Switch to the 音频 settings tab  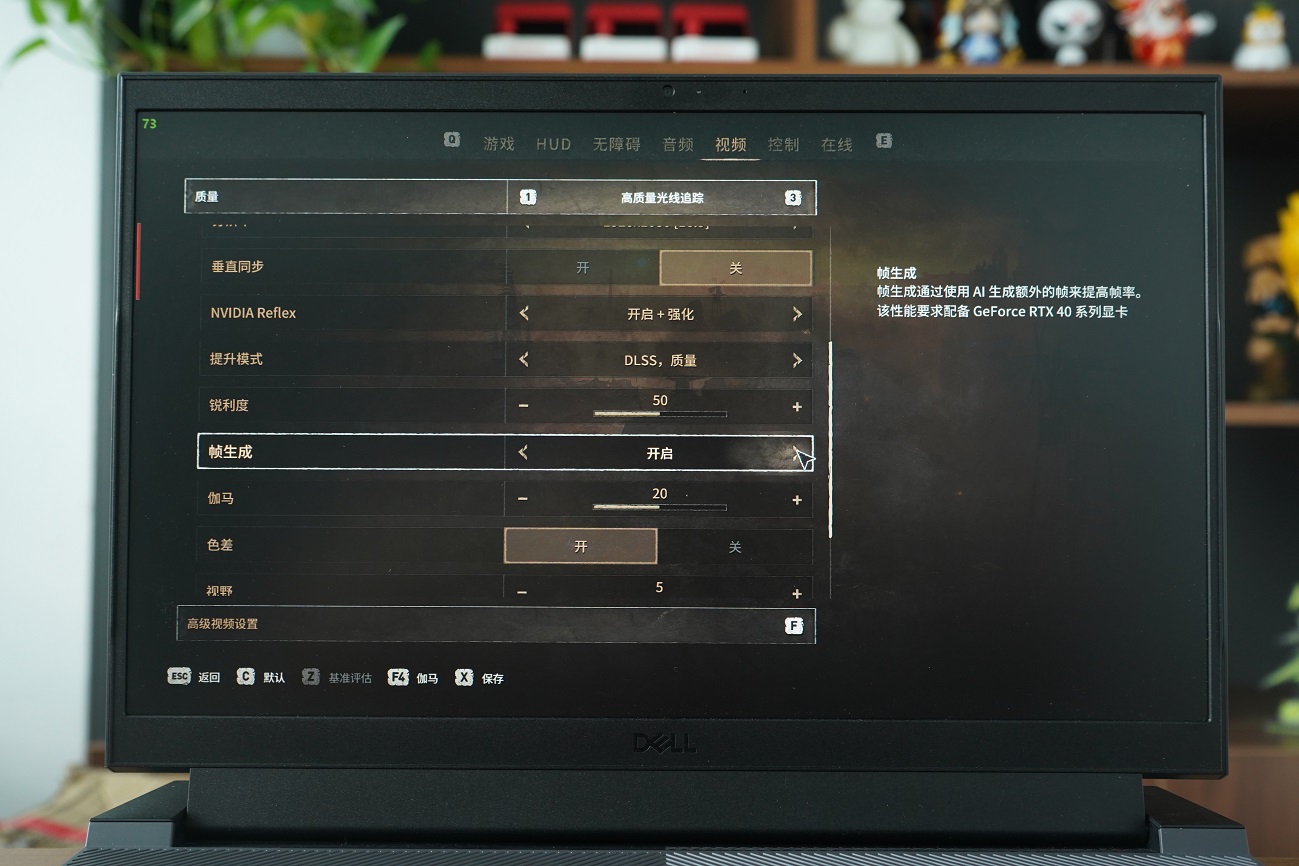679,143
